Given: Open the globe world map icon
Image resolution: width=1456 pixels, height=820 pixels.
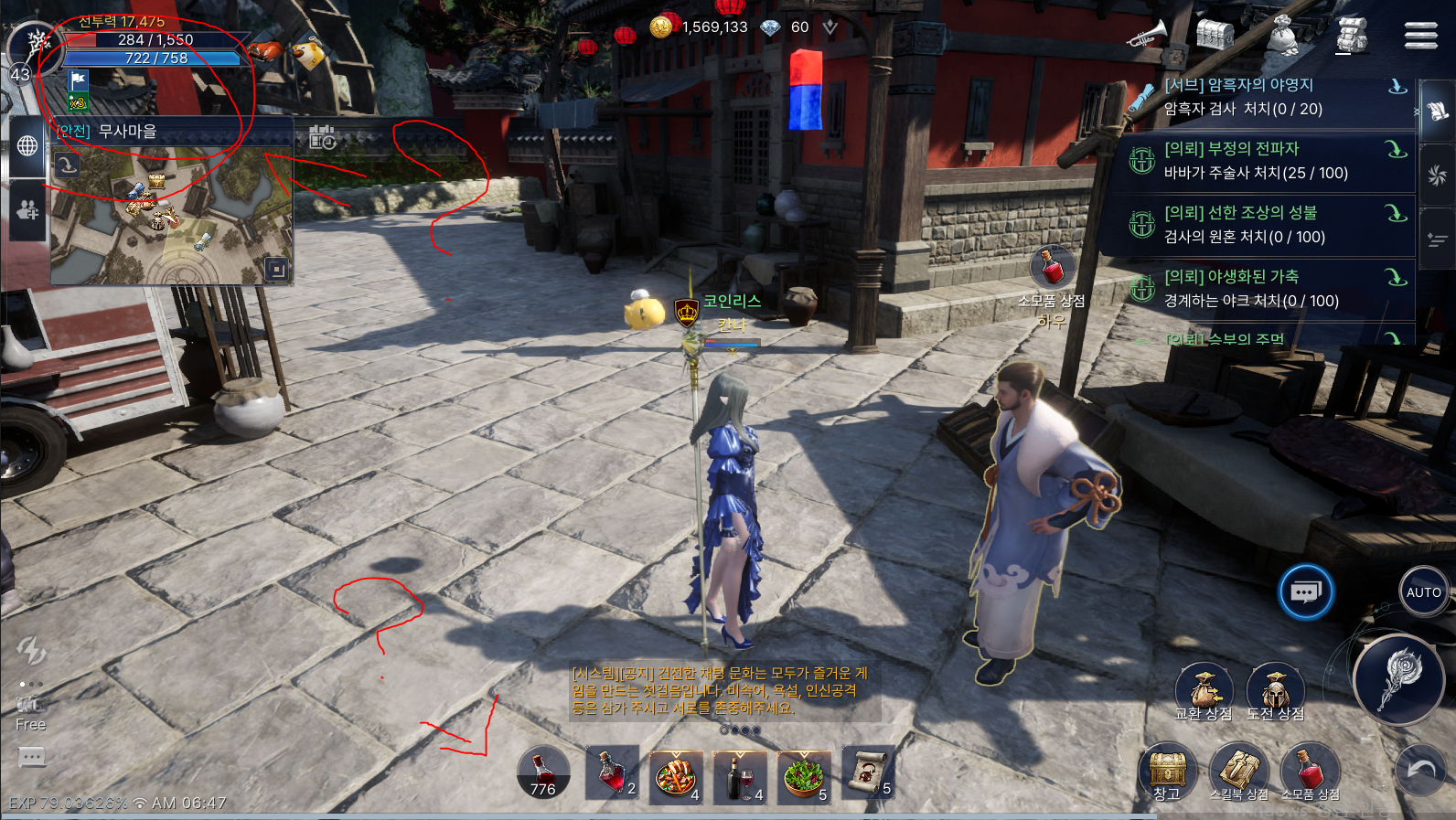Looking at the screenshot, I should click(27, 145).
